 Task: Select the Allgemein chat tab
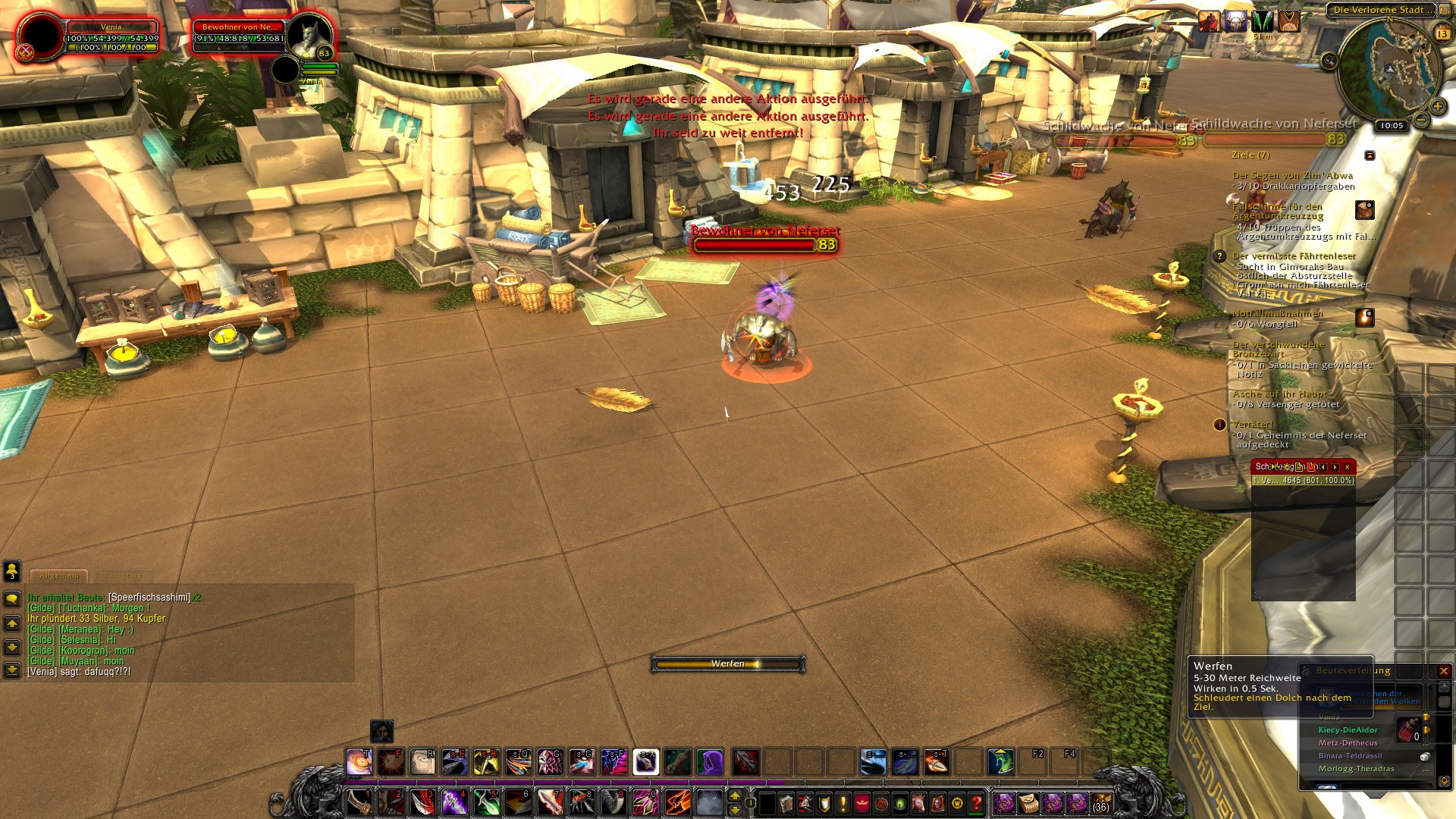click(60, 576)
